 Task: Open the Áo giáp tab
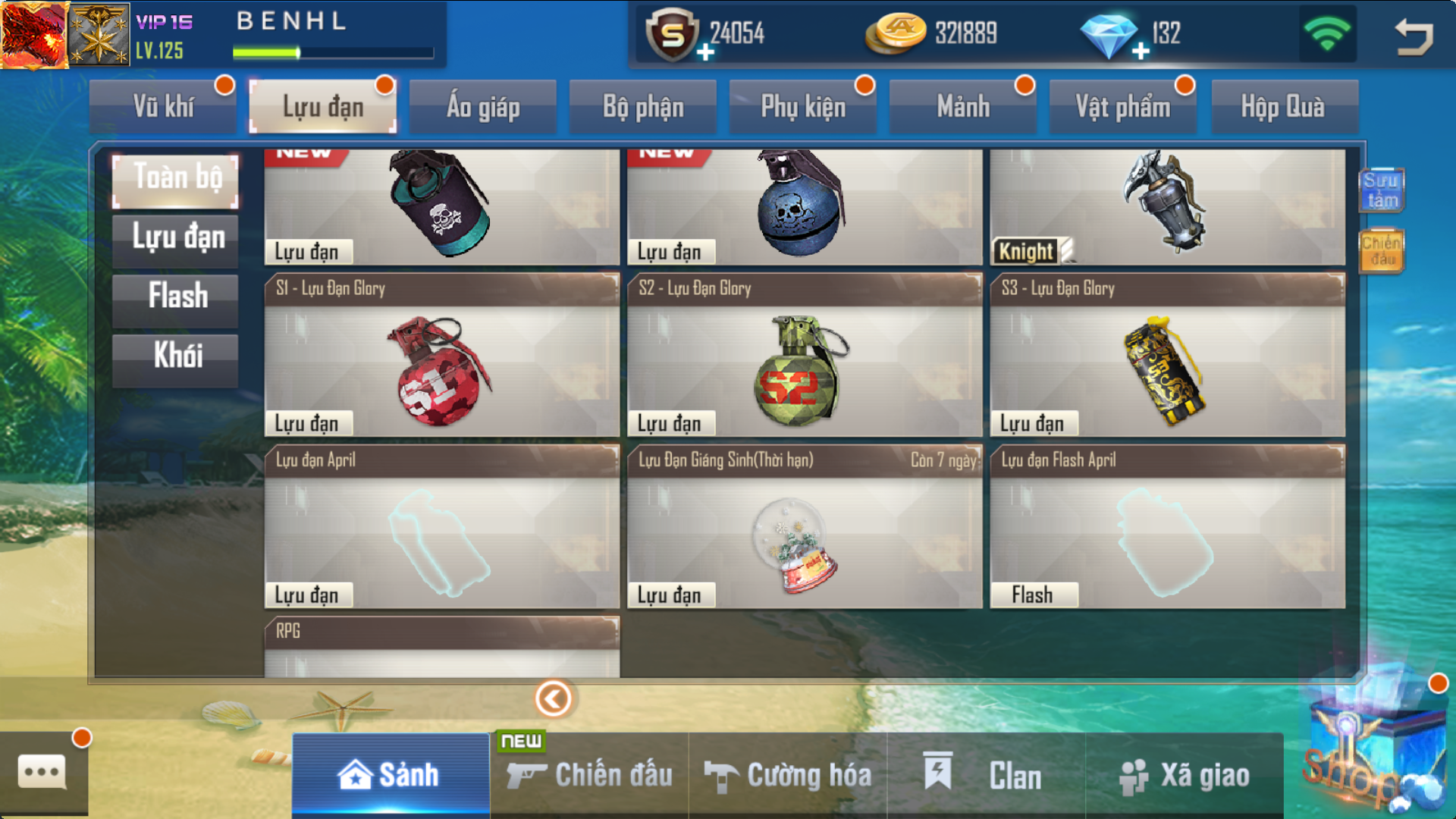click(483, 107)
